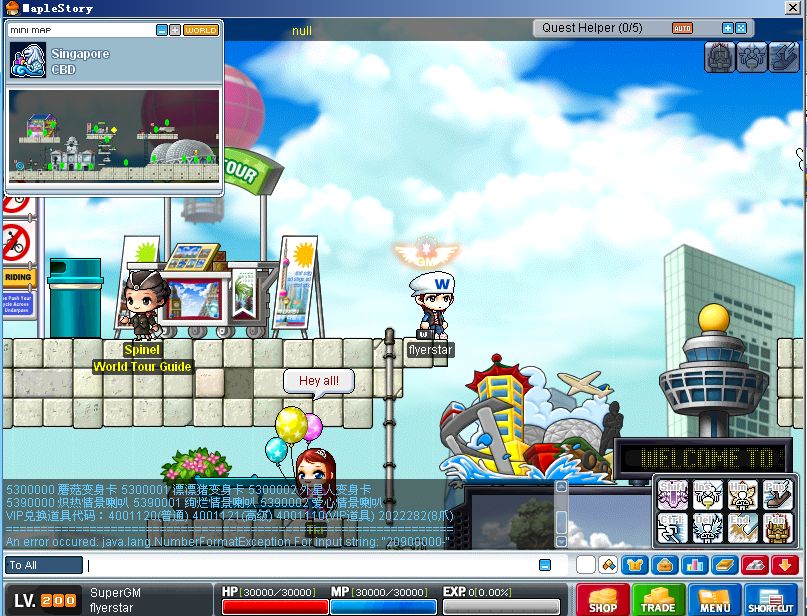Activate the Ctrl quickslot skill
807x616 pixels.
(671, 526)
